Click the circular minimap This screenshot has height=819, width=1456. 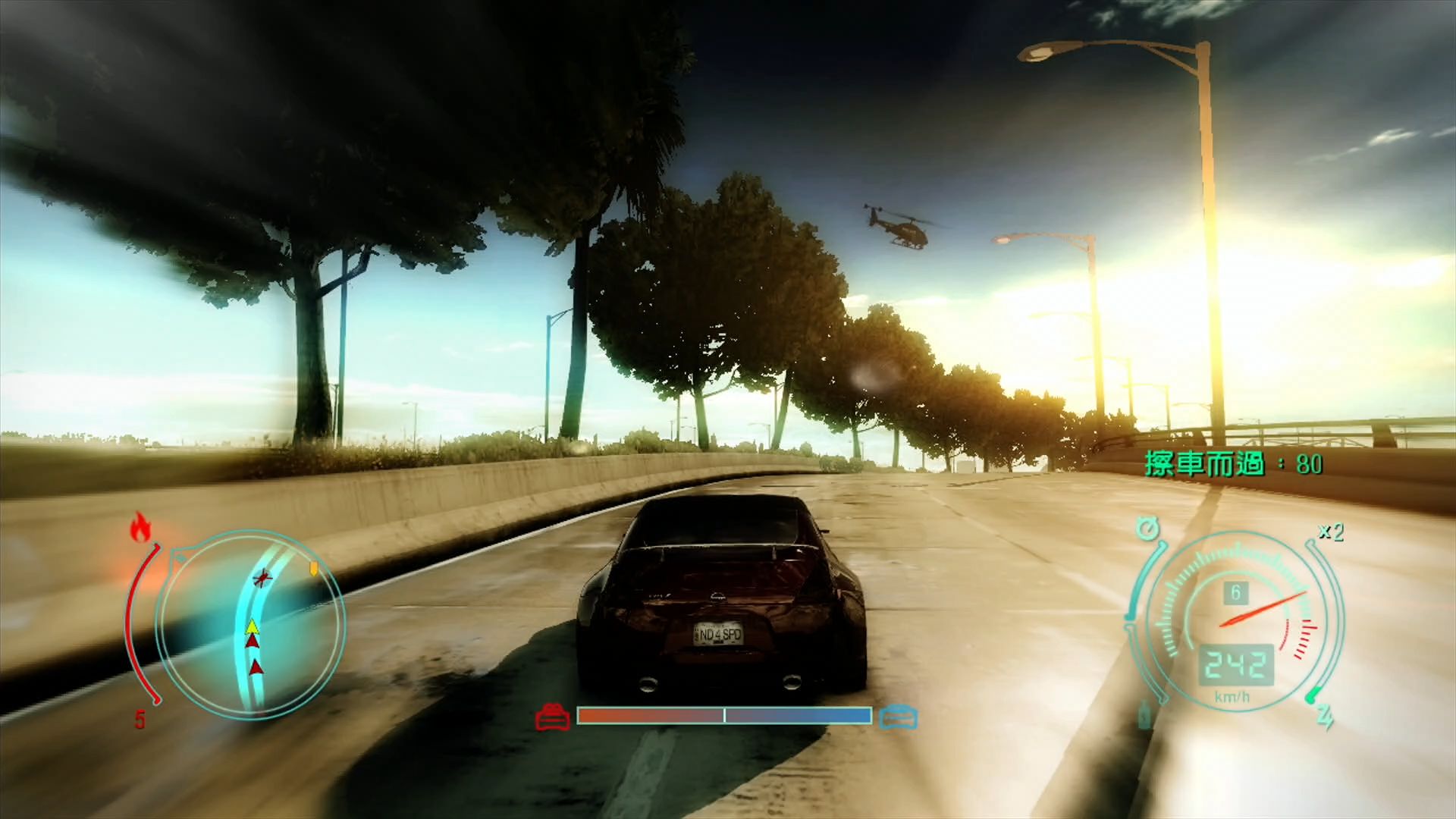pos(250,623)
